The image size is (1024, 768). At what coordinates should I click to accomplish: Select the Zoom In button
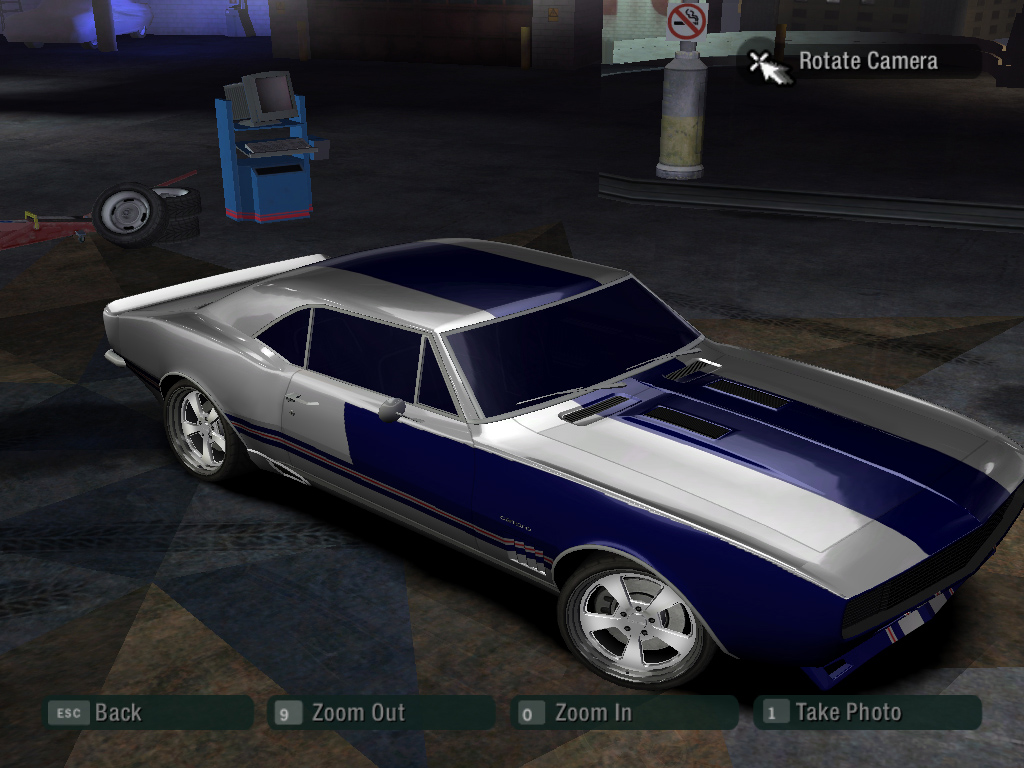pos(622,713)
